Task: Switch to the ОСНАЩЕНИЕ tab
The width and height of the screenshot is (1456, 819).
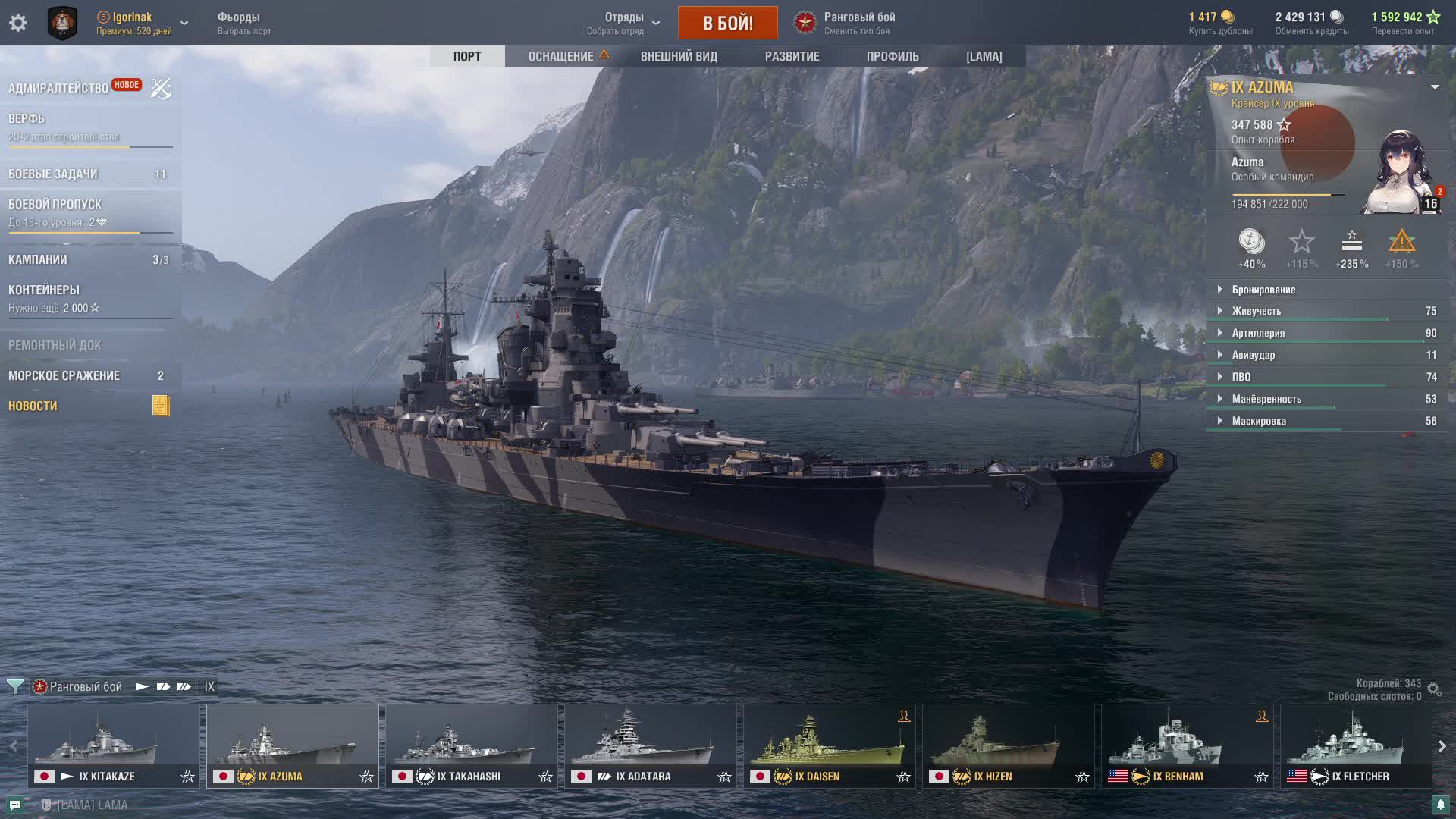Action: [561, 56]
